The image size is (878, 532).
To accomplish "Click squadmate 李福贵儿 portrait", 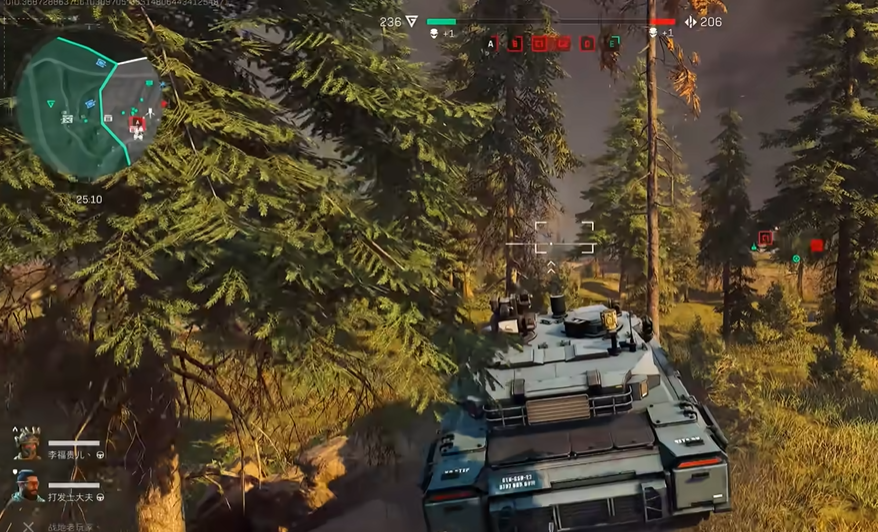I will point(27,444).
